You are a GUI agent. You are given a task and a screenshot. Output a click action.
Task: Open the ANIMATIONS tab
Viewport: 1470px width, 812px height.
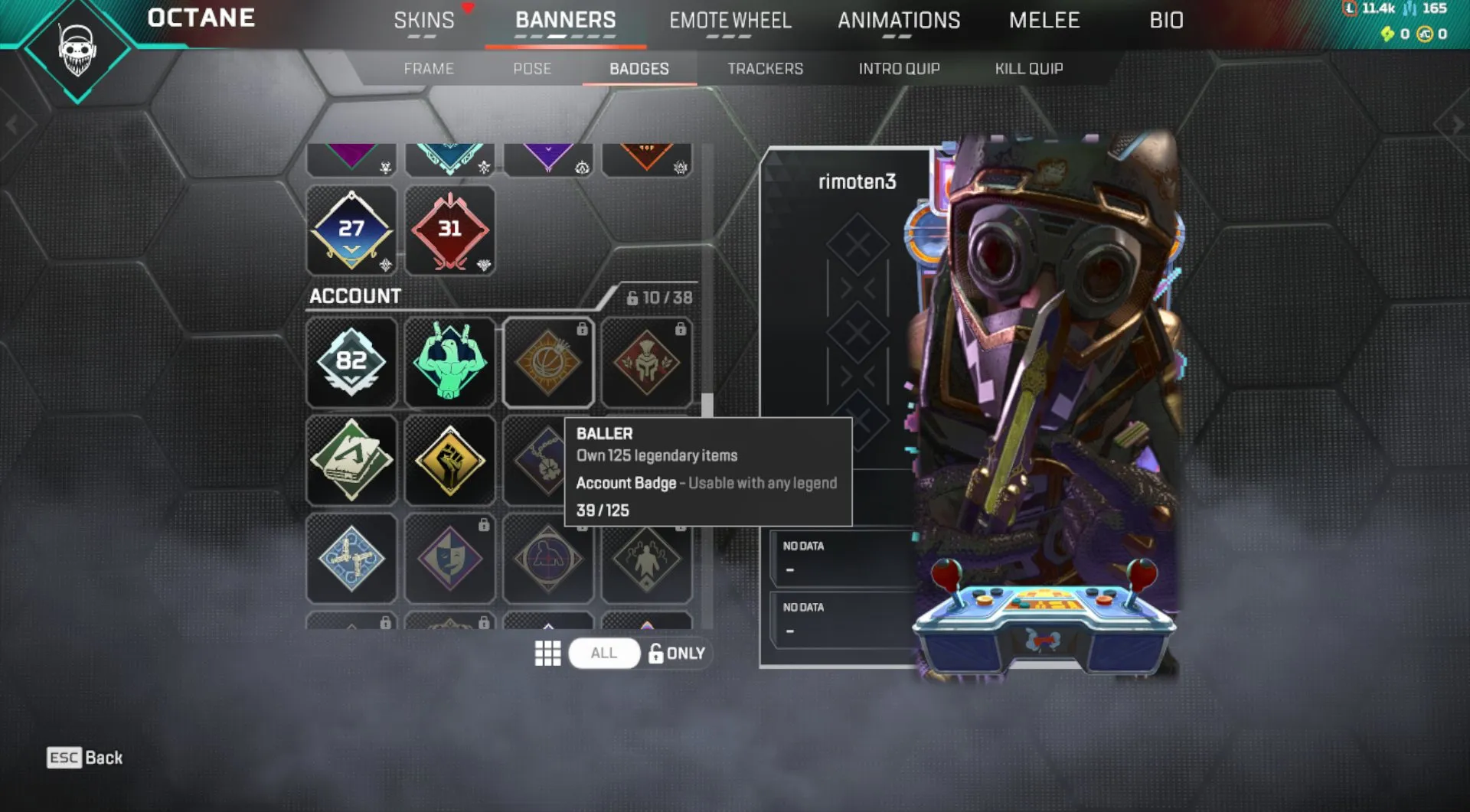tap(900, 20)
